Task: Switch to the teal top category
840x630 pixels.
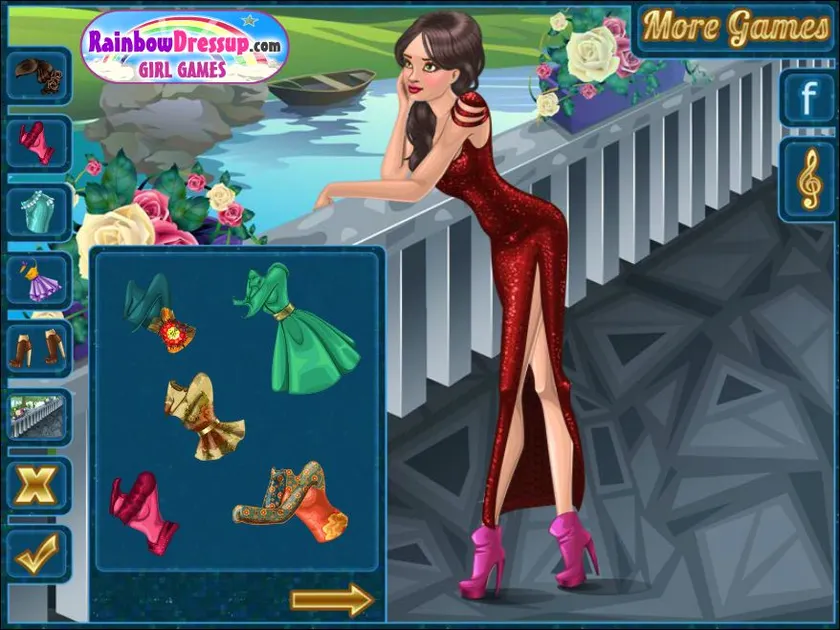Action: coord(39,211)
